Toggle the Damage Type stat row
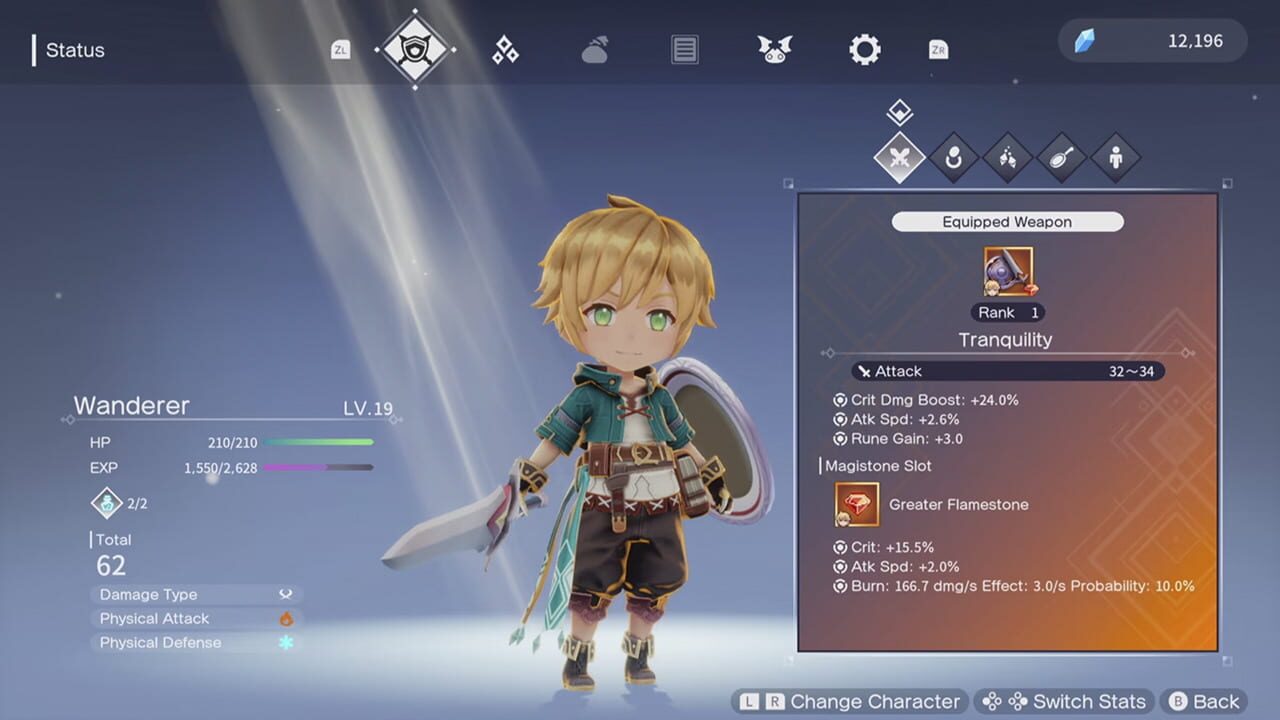Viewport: 1280px width, 720px height. (195, 594)
